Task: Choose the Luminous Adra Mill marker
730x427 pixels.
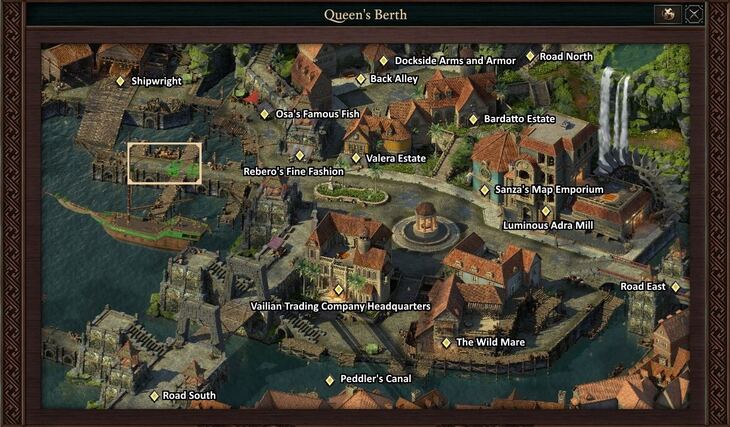Action: [x=546, y=211]
